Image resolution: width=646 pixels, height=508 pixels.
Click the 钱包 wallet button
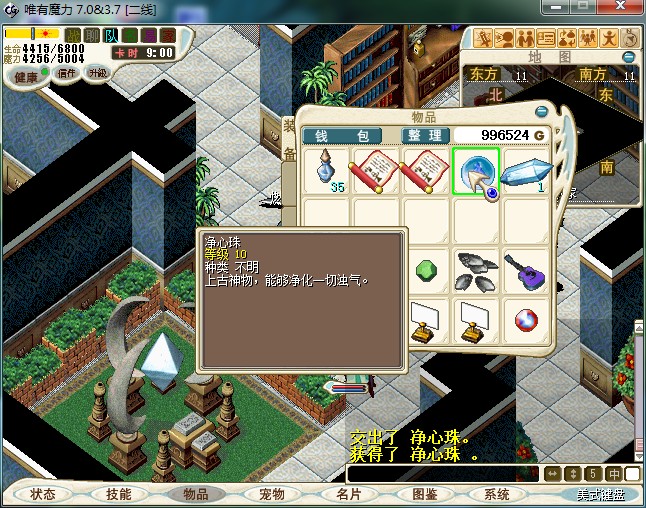(342, 135)
